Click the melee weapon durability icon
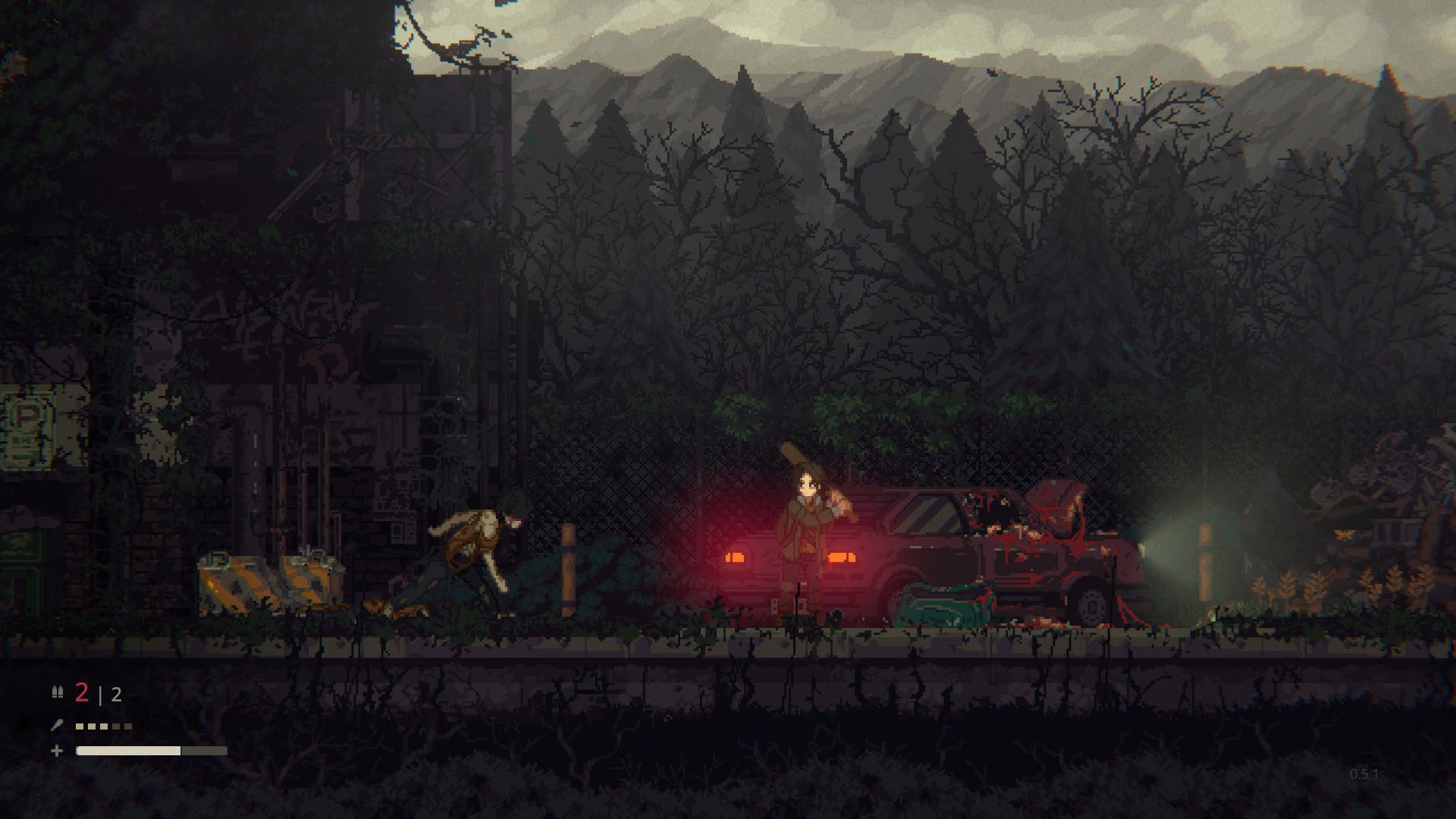Screen dimensions: 1456x819 (58, 725)
